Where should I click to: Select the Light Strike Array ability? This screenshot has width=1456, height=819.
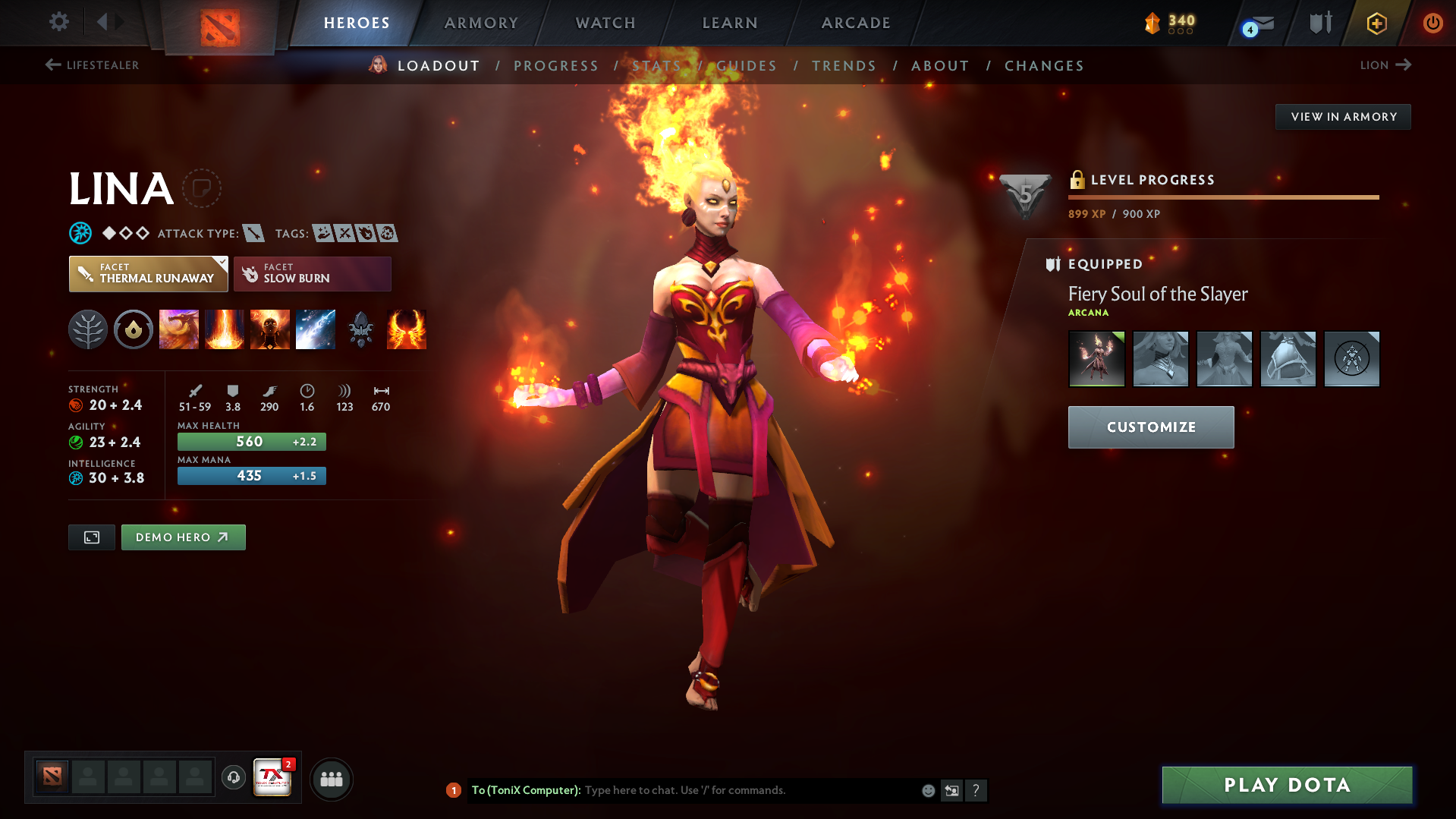click(x=225, y=329)
